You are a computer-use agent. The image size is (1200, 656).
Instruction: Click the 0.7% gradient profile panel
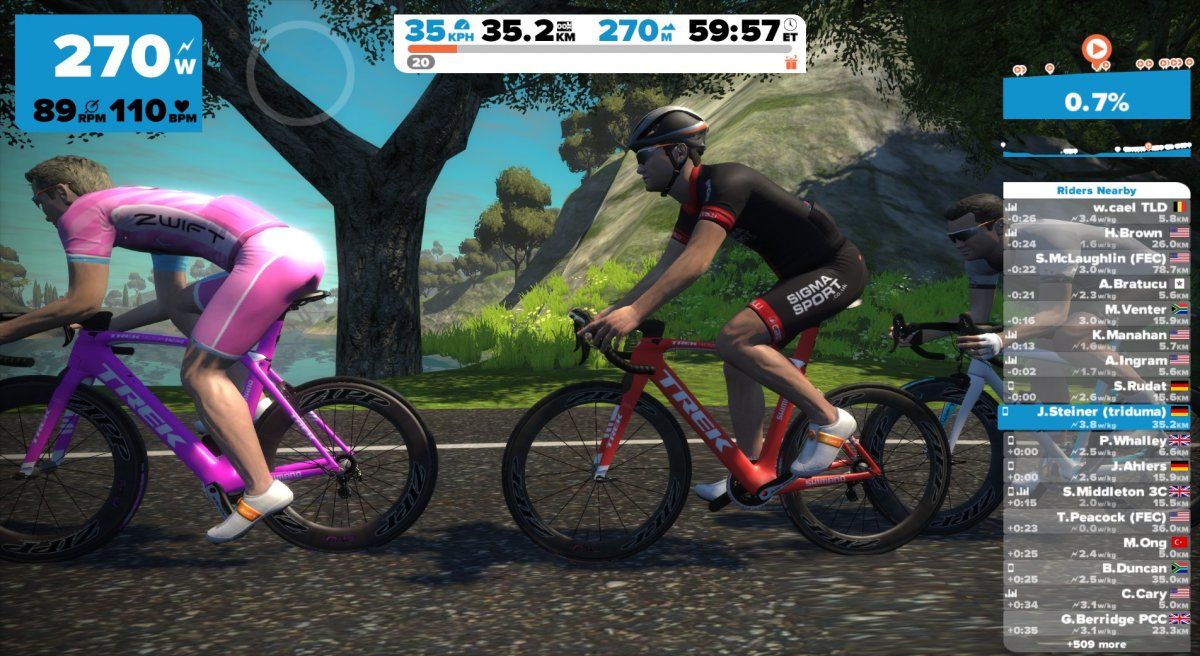click(x=1097, y=101)
